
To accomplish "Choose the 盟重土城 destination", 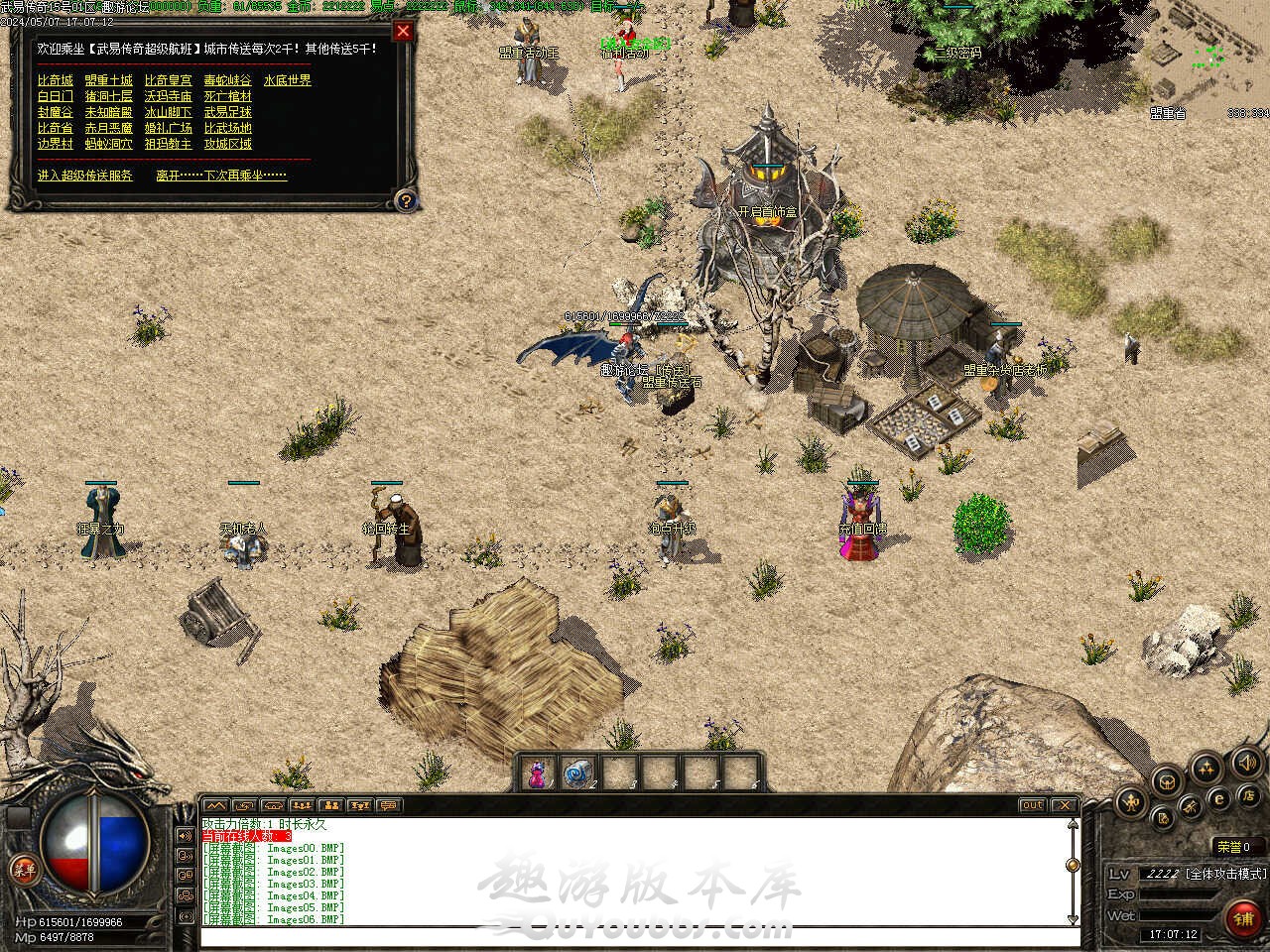I will click(x=108, y=80).
